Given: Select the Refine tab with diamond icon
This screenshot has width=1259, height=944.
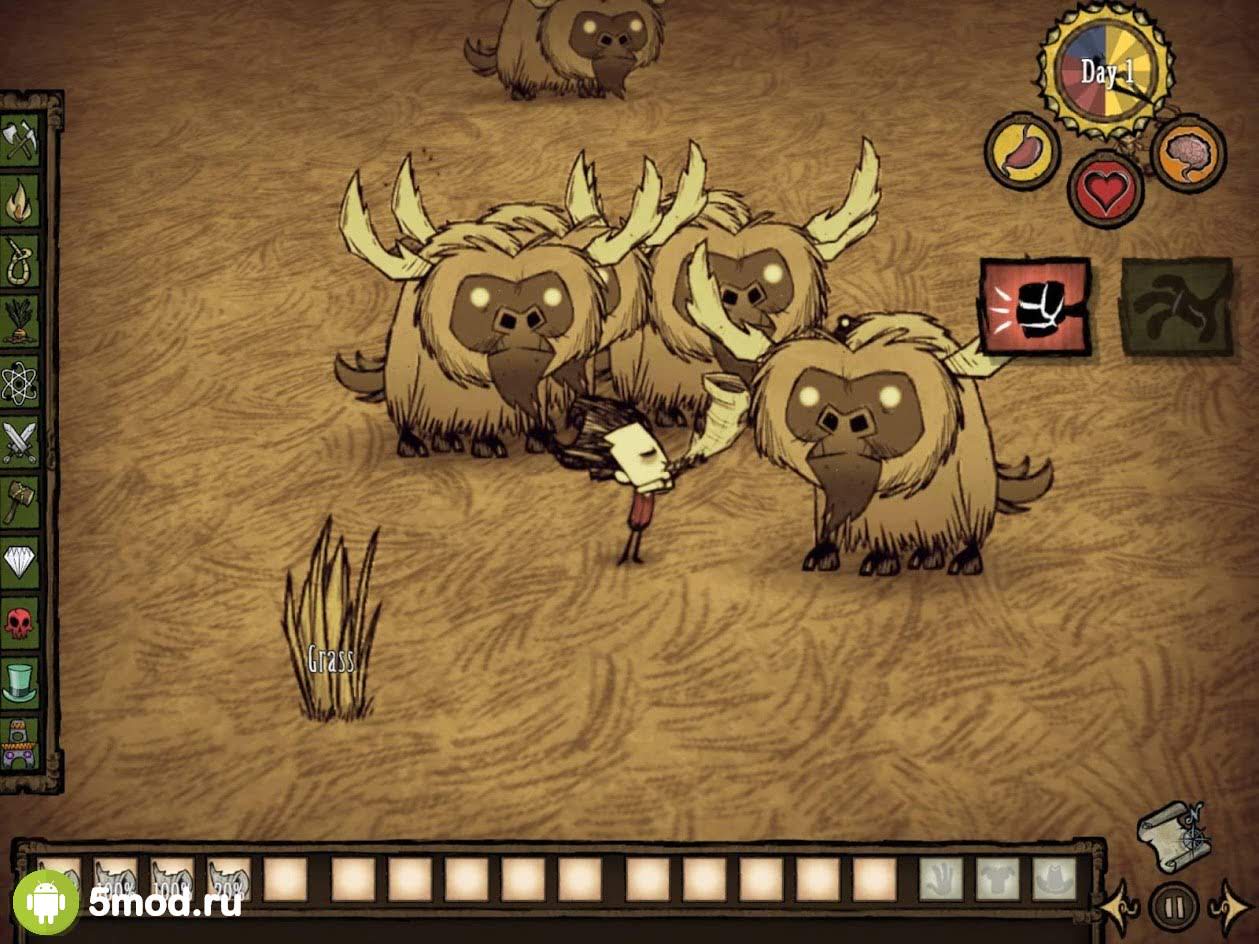Looking at the screenshot, I should click(20, 561).
